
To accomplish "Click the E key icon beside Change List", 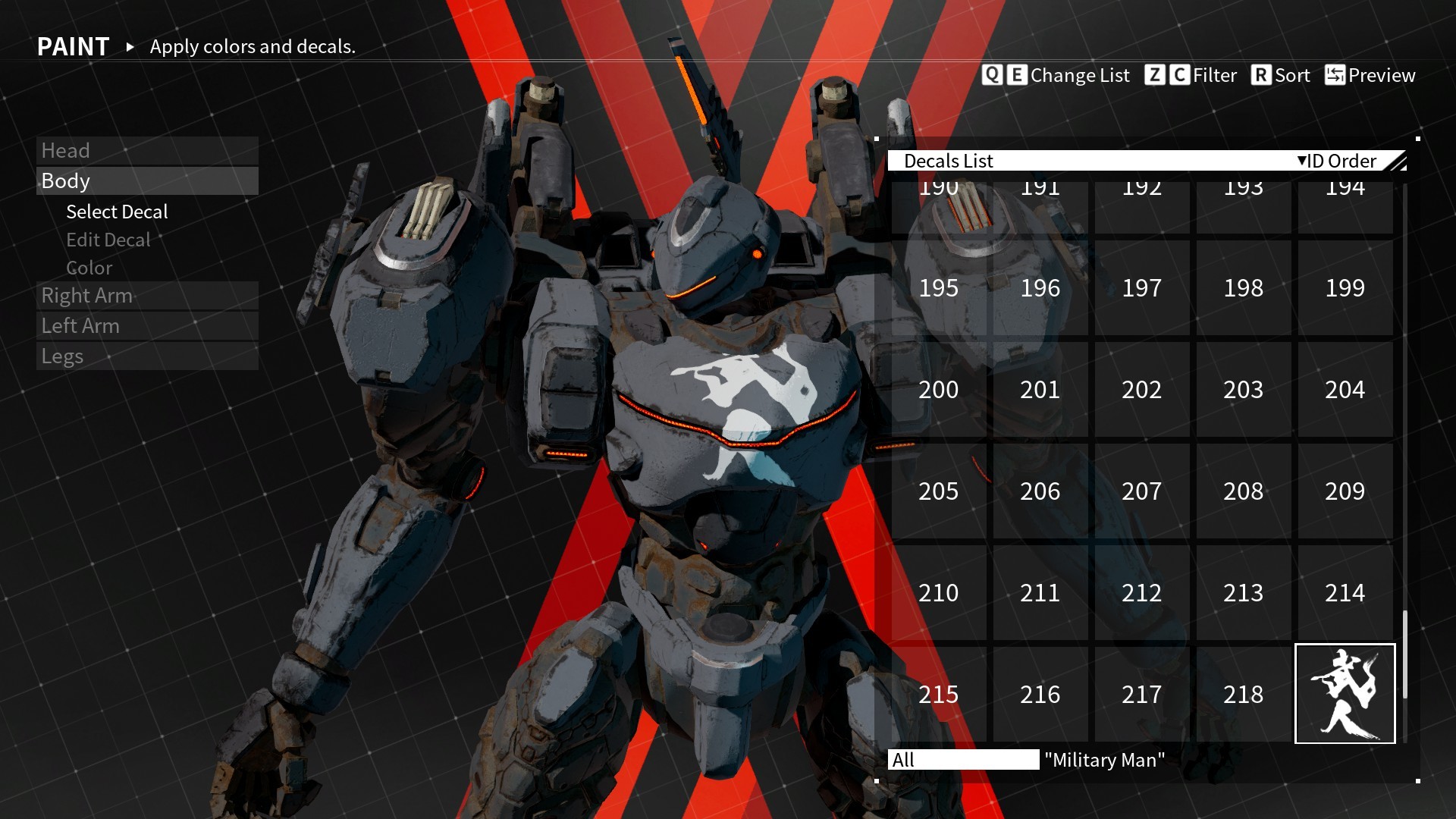I will (x=1016, y=75).
